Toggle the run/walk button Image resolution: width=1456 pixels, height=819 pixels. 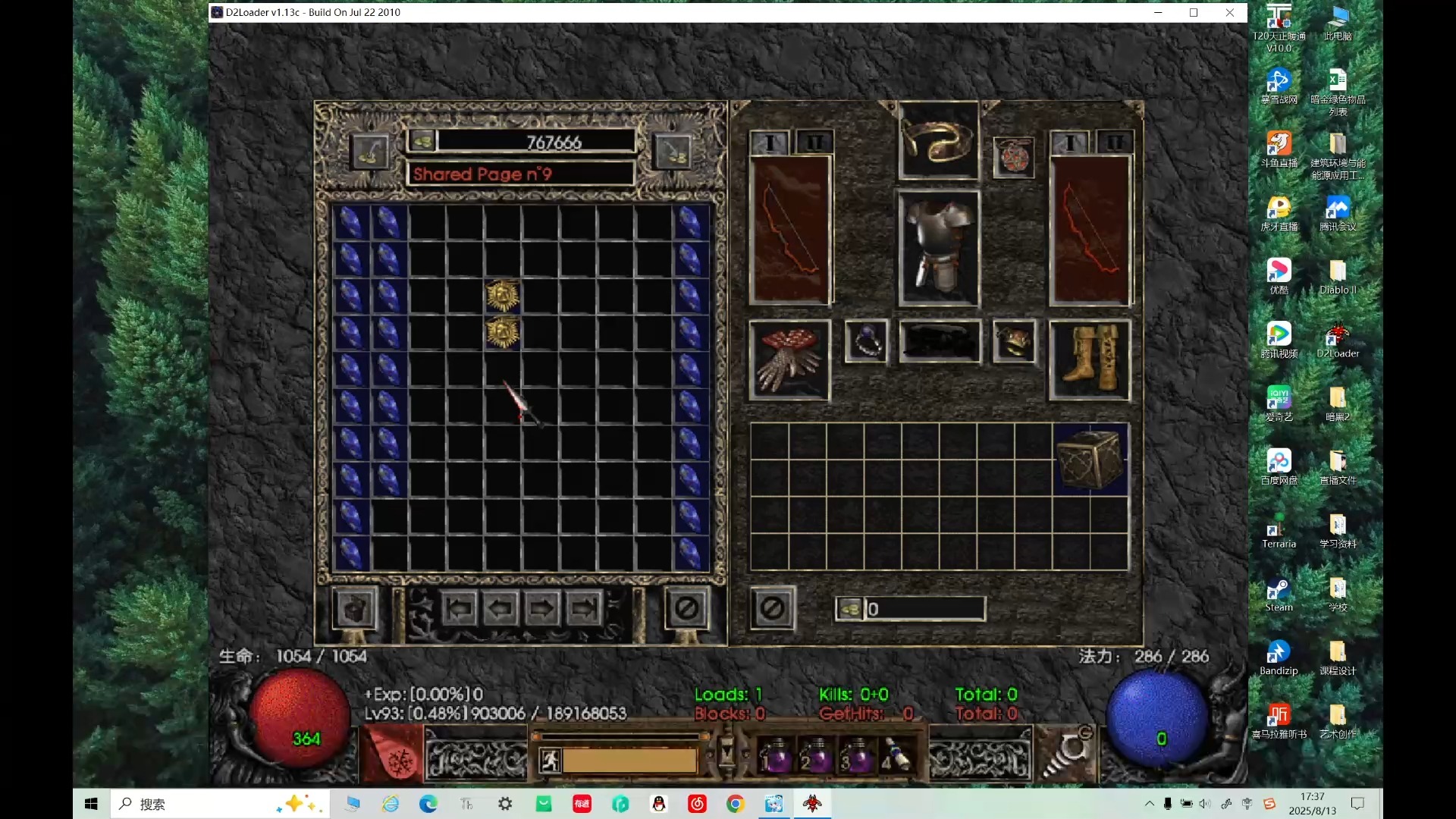click(x=550, y=760)
